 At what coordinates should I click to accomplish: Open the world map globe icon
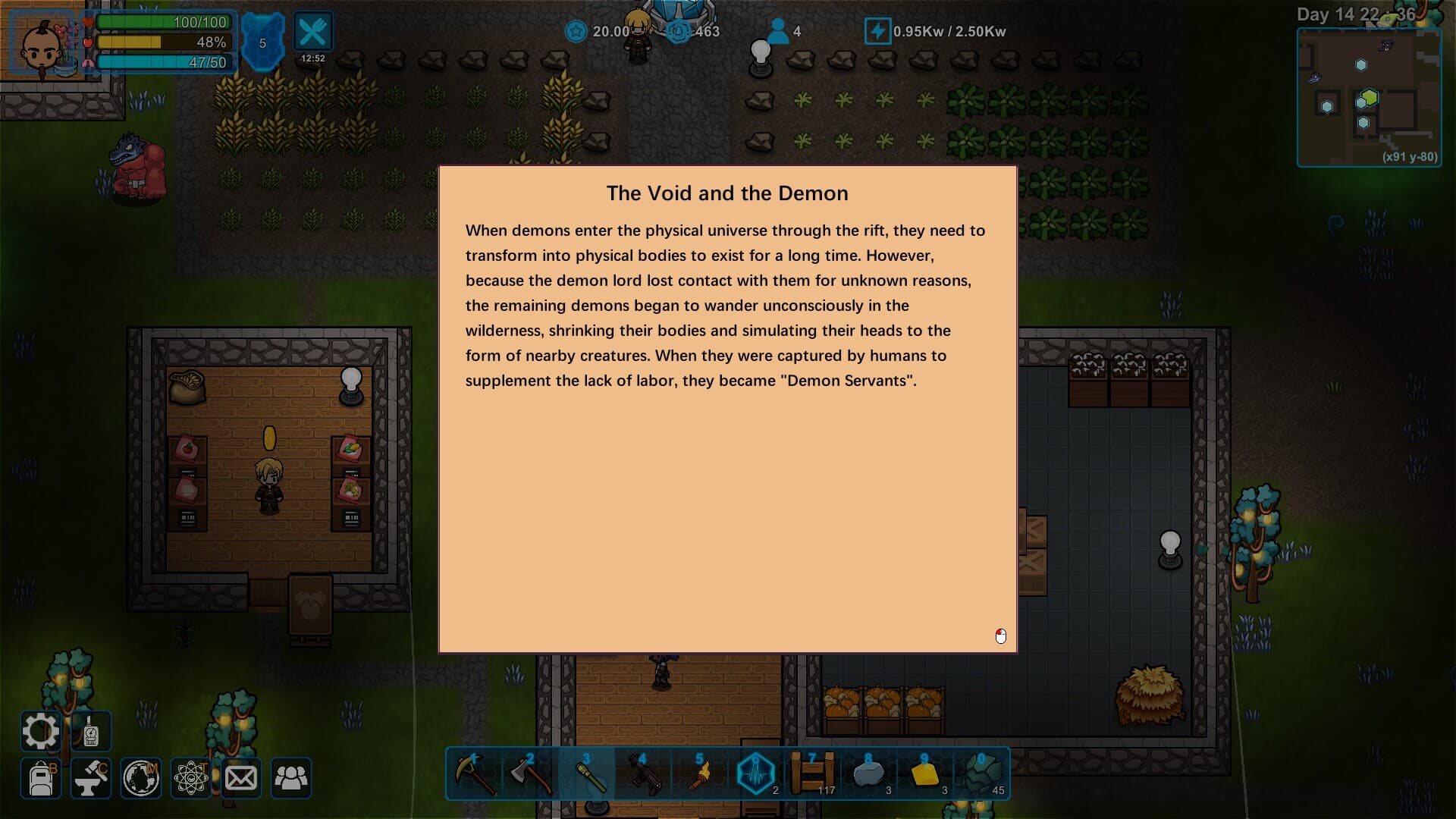coord(141,778)
